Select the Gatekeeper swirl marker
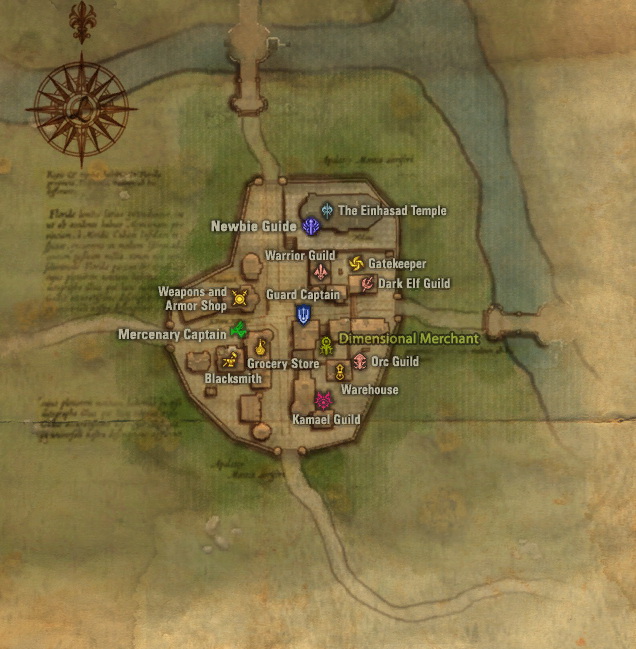 [356, 263]
